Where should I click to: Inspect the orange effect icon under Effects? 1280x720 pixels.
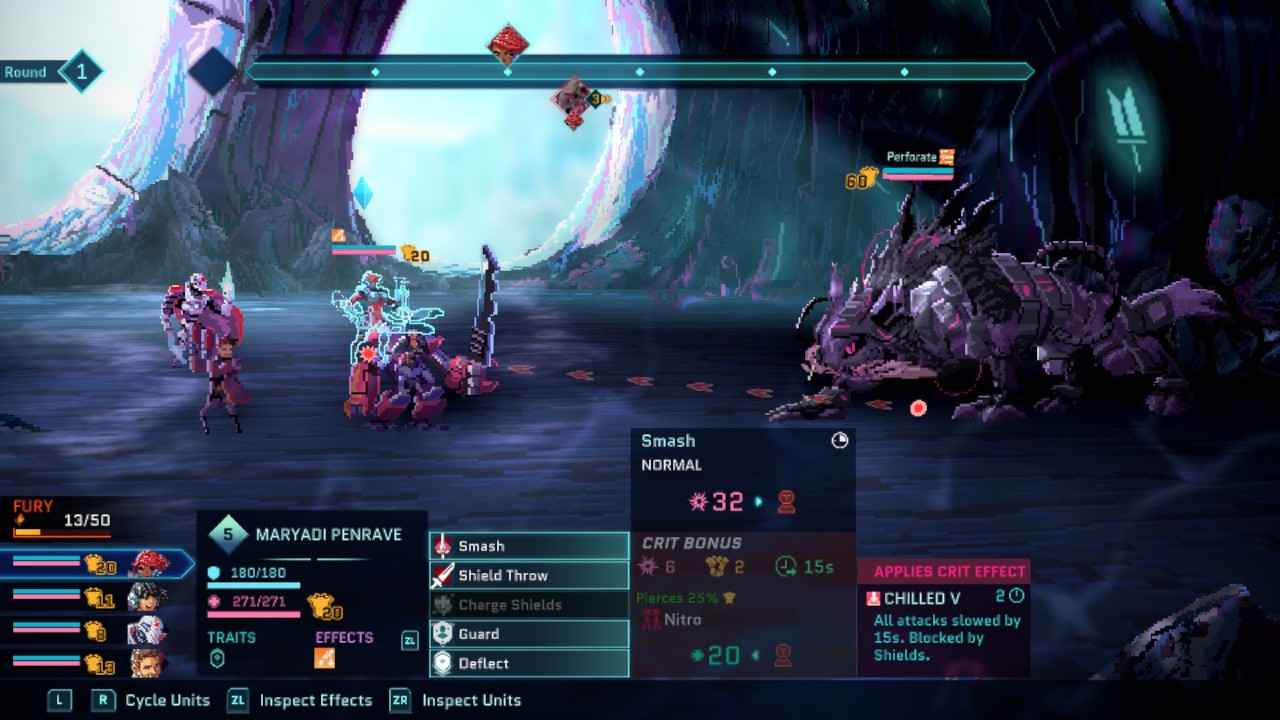point(325,658)
